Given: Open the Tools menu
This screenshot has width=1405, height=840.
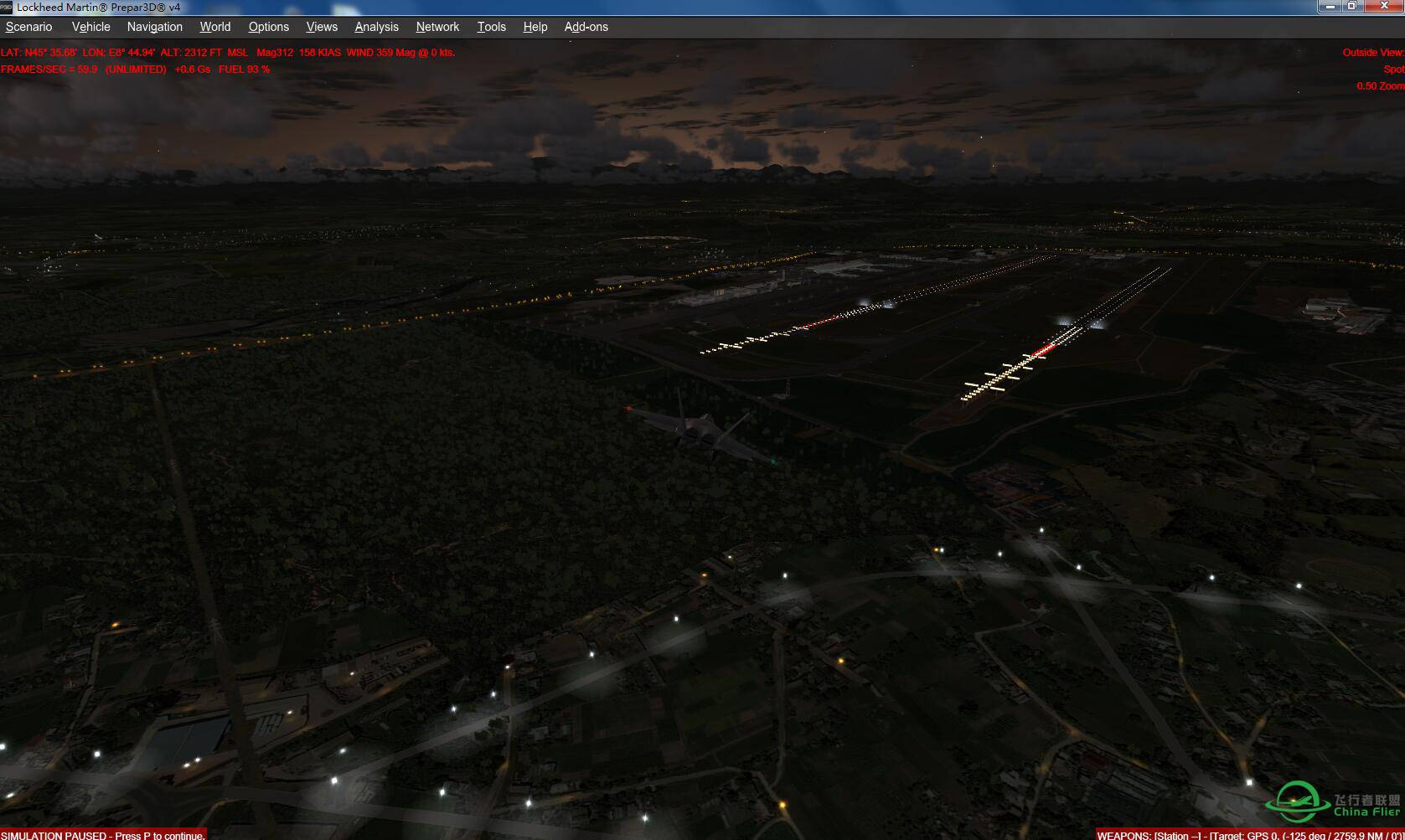Looking at the screenshot, I should pyautogui.click(x=491, y=27).
